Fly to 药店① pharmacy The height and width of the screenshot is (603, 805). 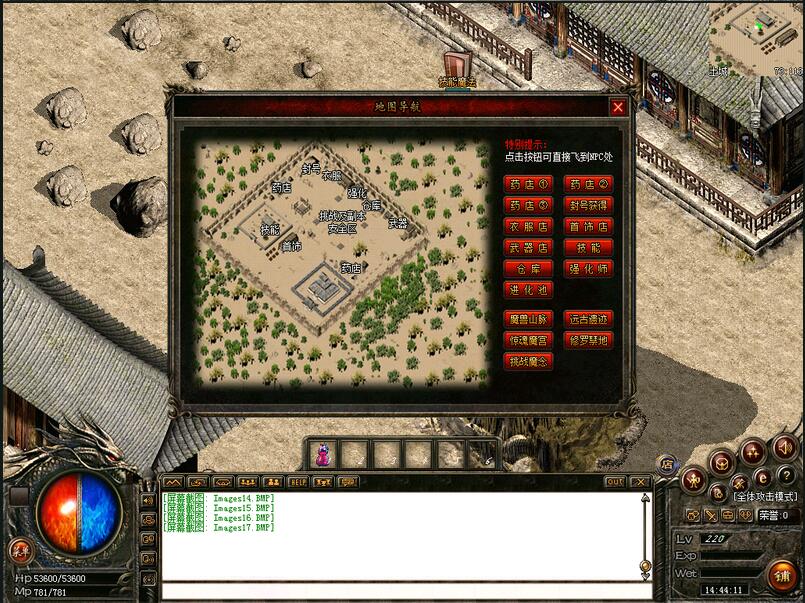click(x=529, y=184)
